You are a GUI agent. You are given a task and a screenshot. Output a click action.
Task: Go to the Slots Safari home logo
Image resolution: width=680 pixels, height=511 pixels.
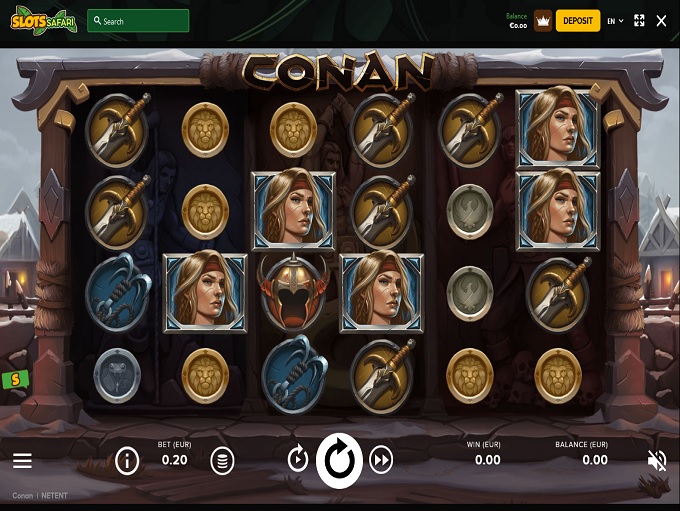tap(39, 20)
